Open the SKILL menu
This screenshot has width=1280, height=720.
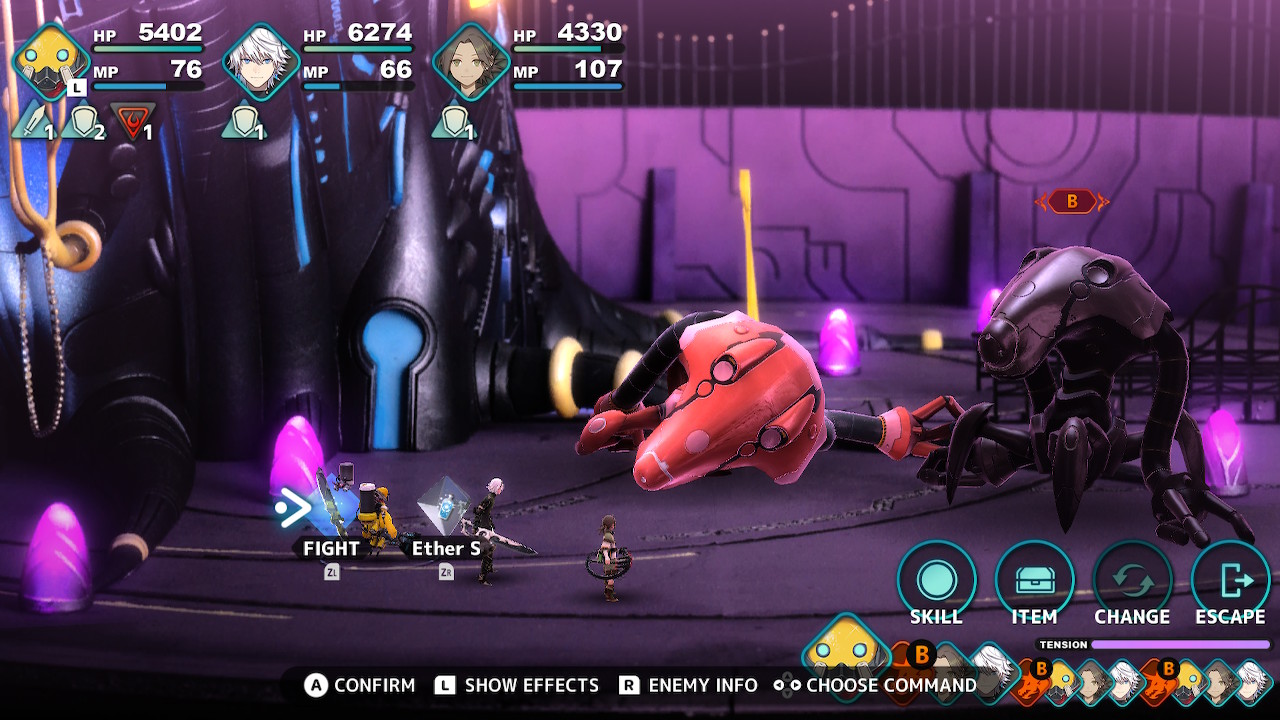[x=936, y=580]
